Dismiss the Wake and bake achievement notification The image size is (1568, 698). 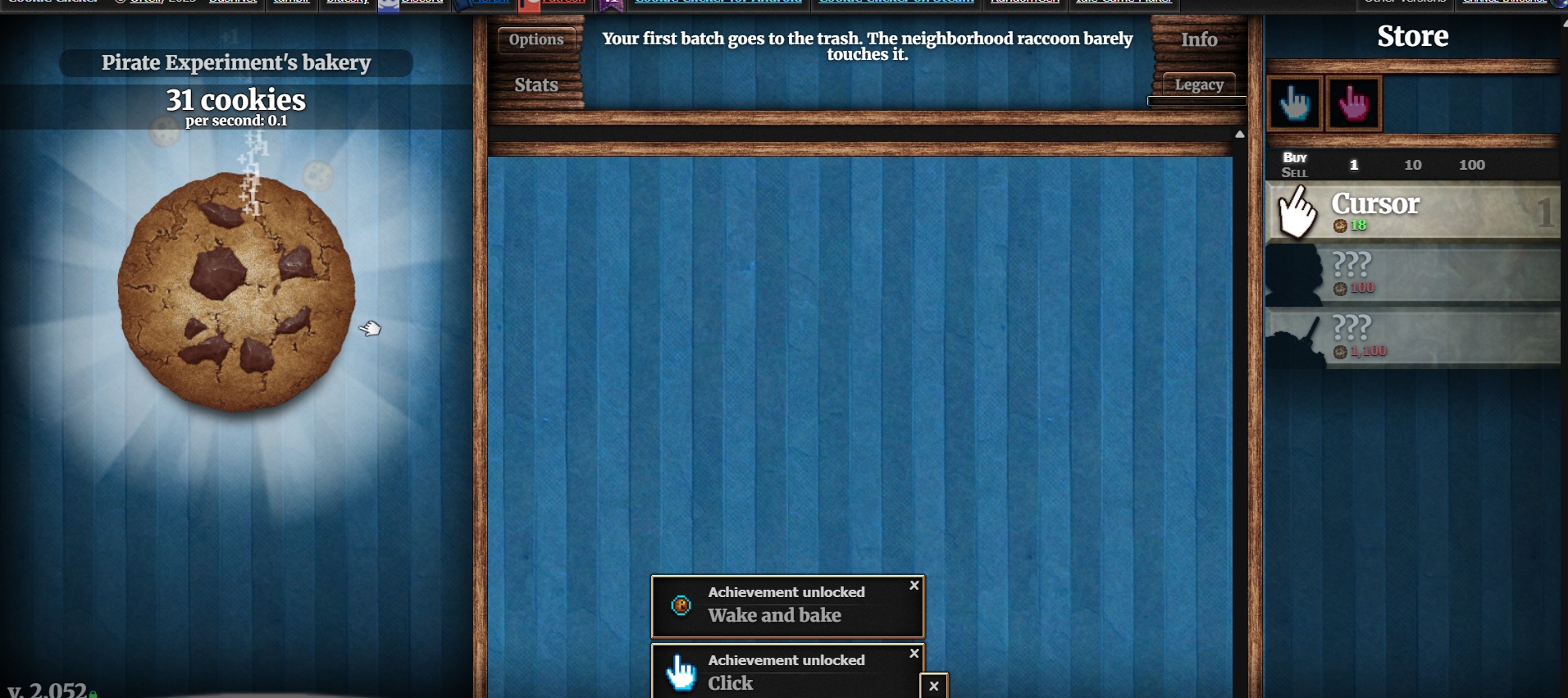point(914,586)
